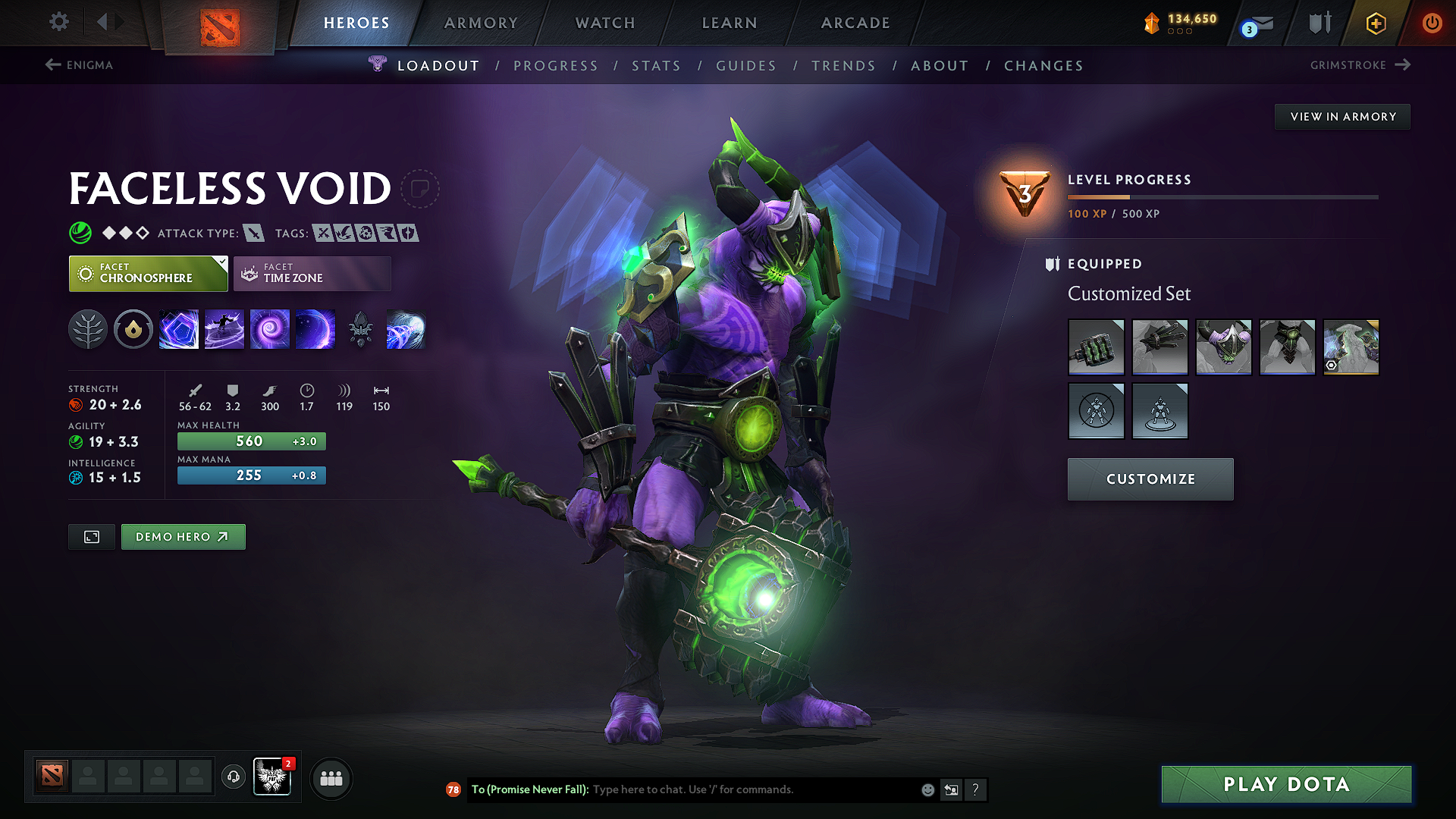View the Chronosphere ultimate ability icon

point(315,328)
